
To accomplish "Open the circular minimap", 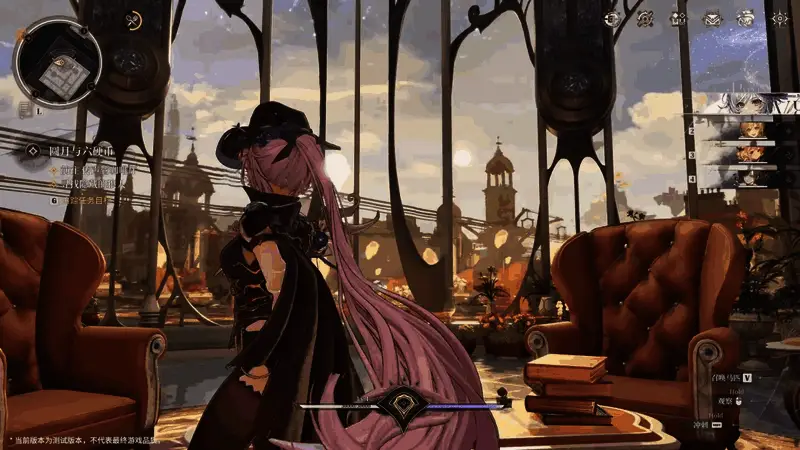I will coord(57,62).
